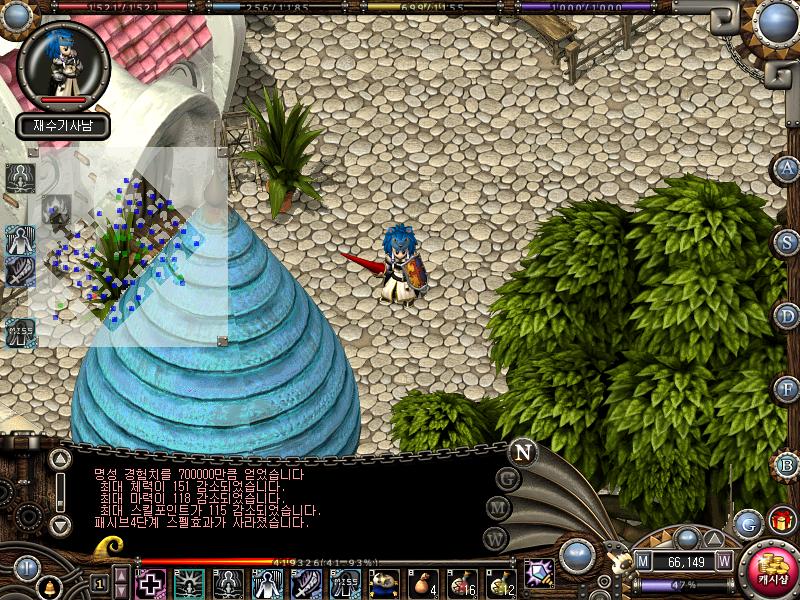
Task: Use the white cross heal skill
Action: pyautogui.click(x=150, y=583)
